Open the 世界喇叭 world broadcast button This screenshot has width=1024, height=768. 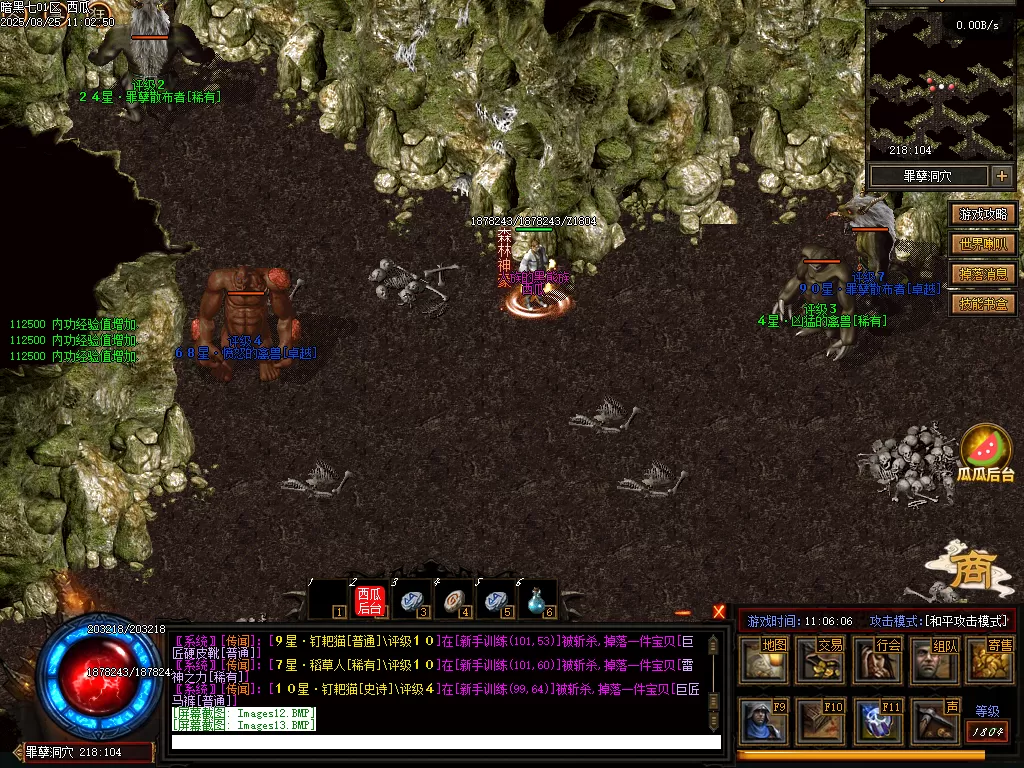[983, 244]
